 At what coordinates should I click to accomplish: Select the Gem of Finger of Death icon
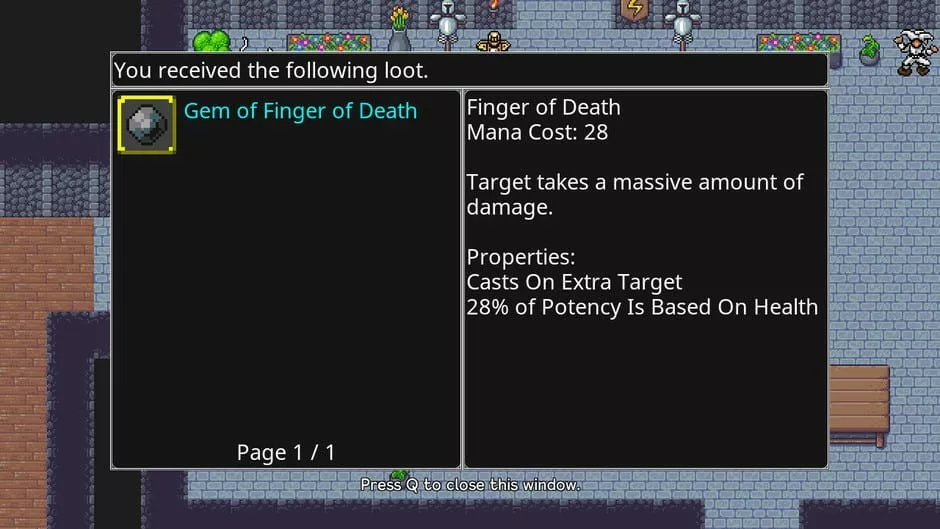[x=147, y=124]
